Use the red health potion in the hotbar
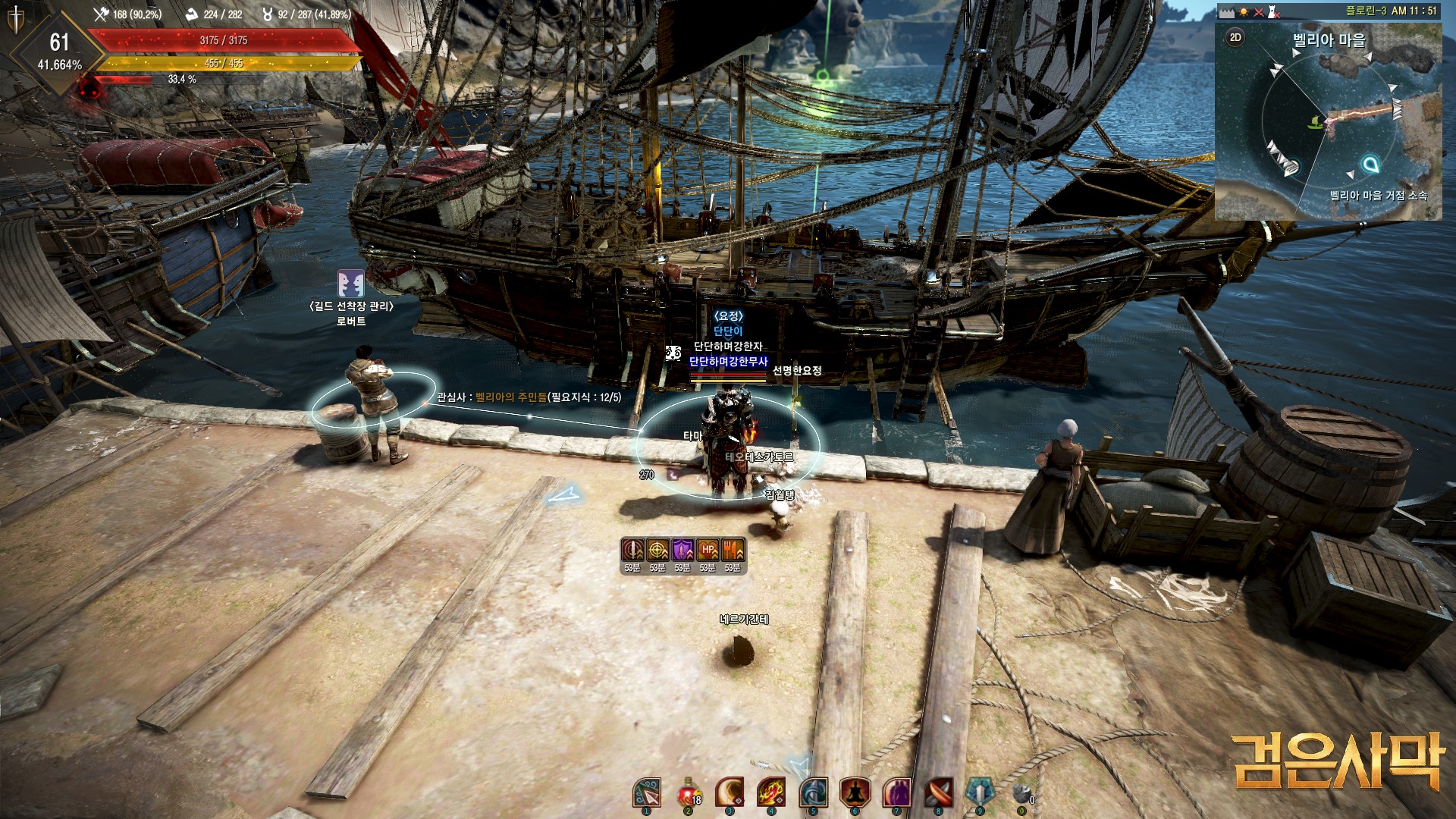The height and width of the screenshot is (819, 1456). click(x=689, y=793)
